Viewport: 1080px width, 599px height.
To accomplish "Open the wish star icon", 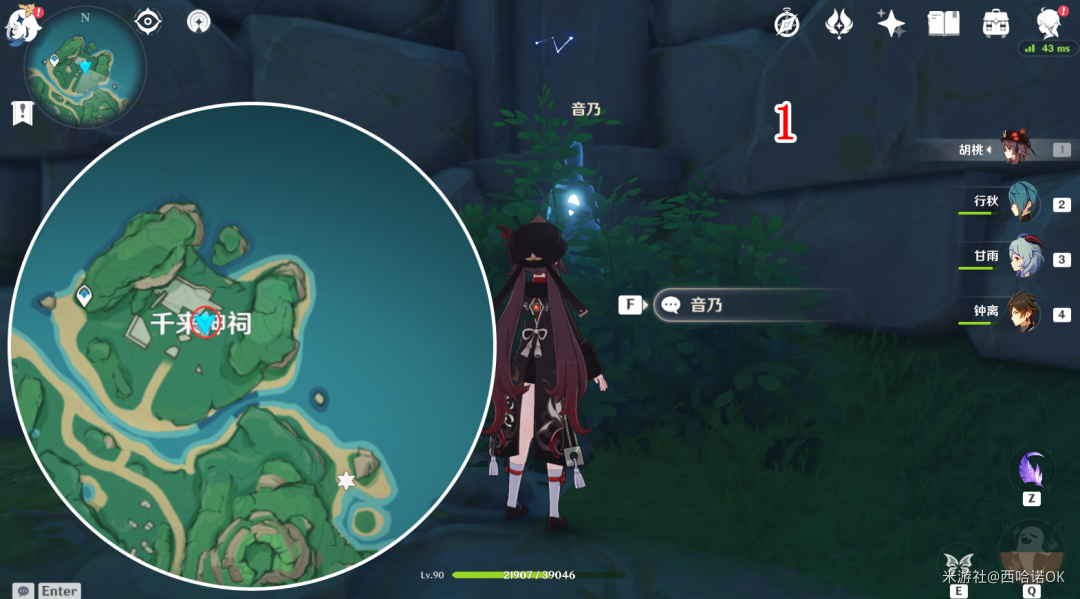I will tap(890, 24).
